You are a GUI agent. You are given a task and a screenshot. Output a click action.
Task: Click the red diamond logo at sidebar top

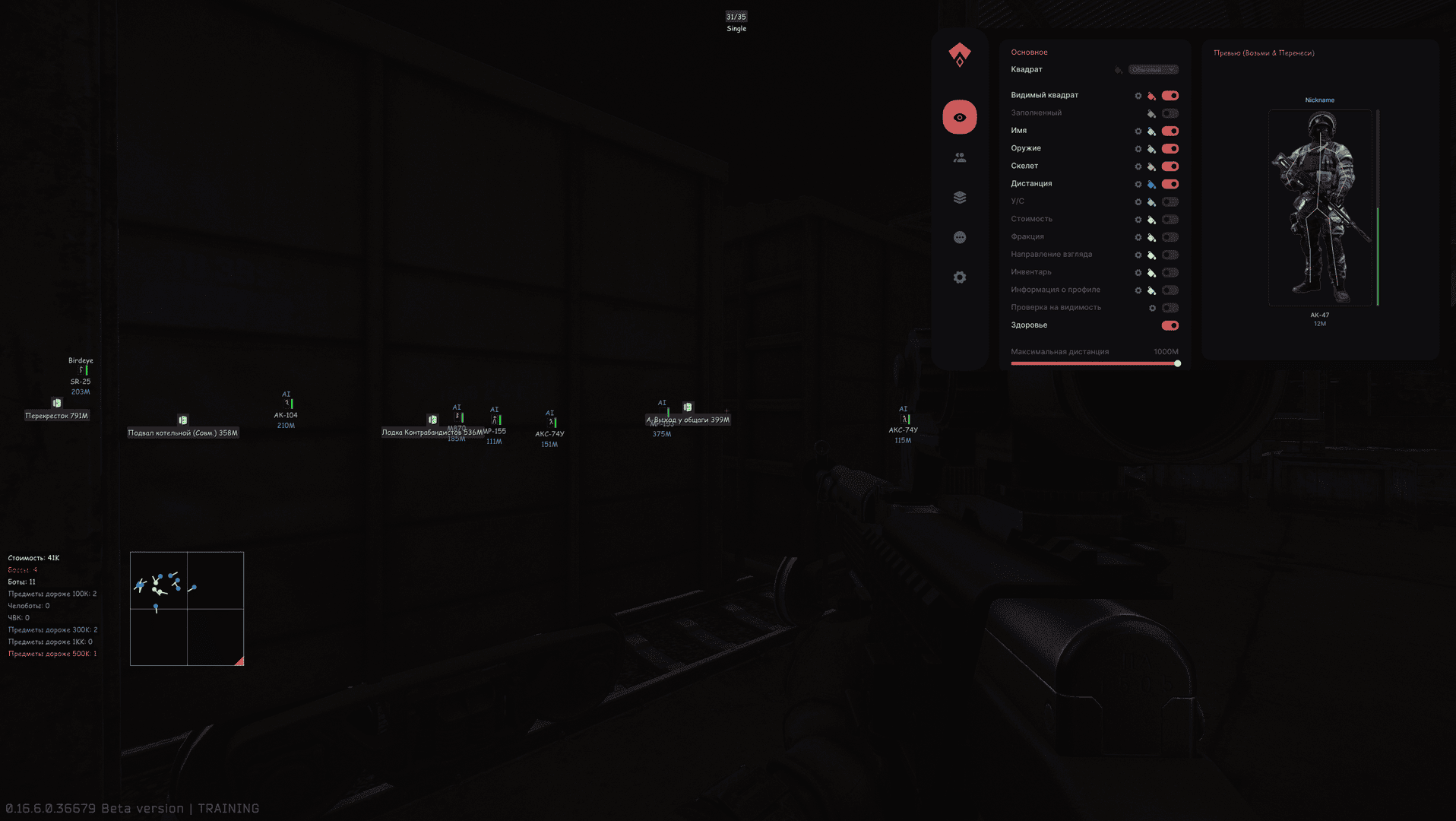pyautogui.click(x=960, y=54)
